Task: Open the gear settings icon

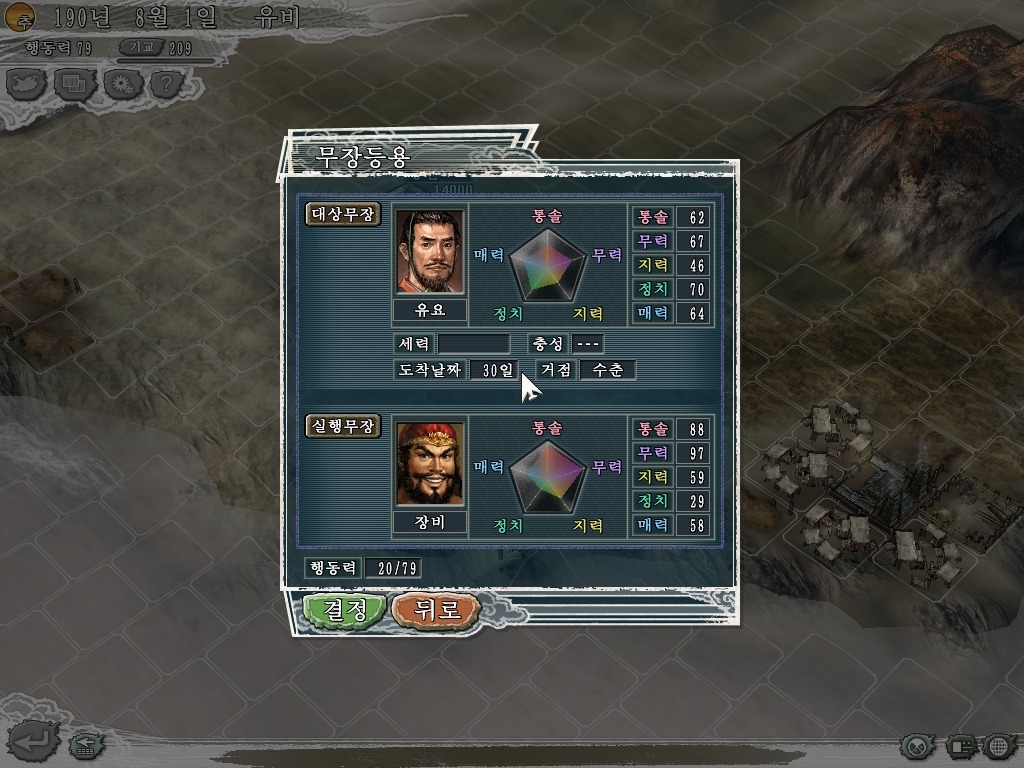Action: 120,83
